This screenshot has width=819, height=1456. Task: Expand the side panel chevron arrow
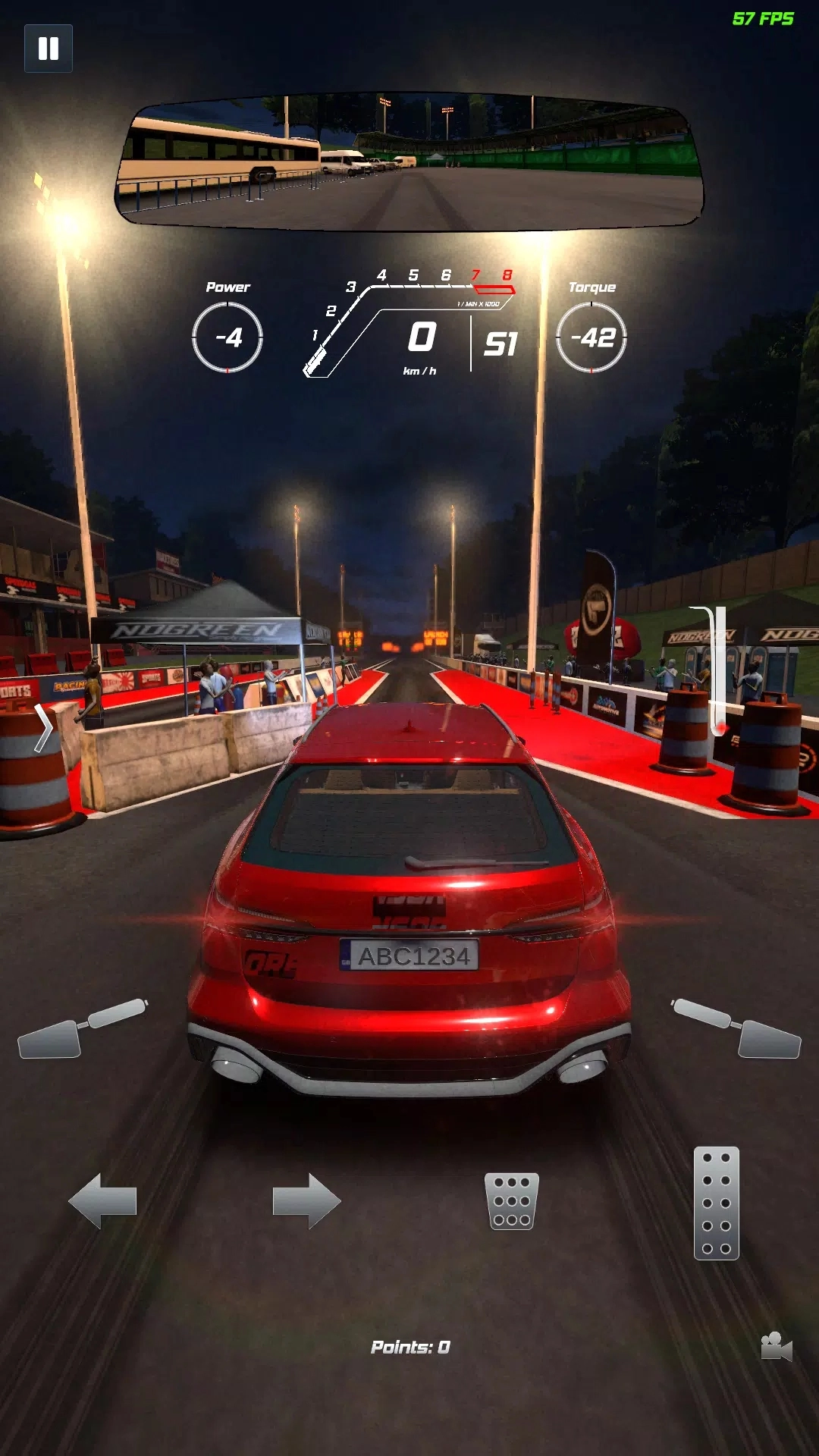click(x=43, y=728)
